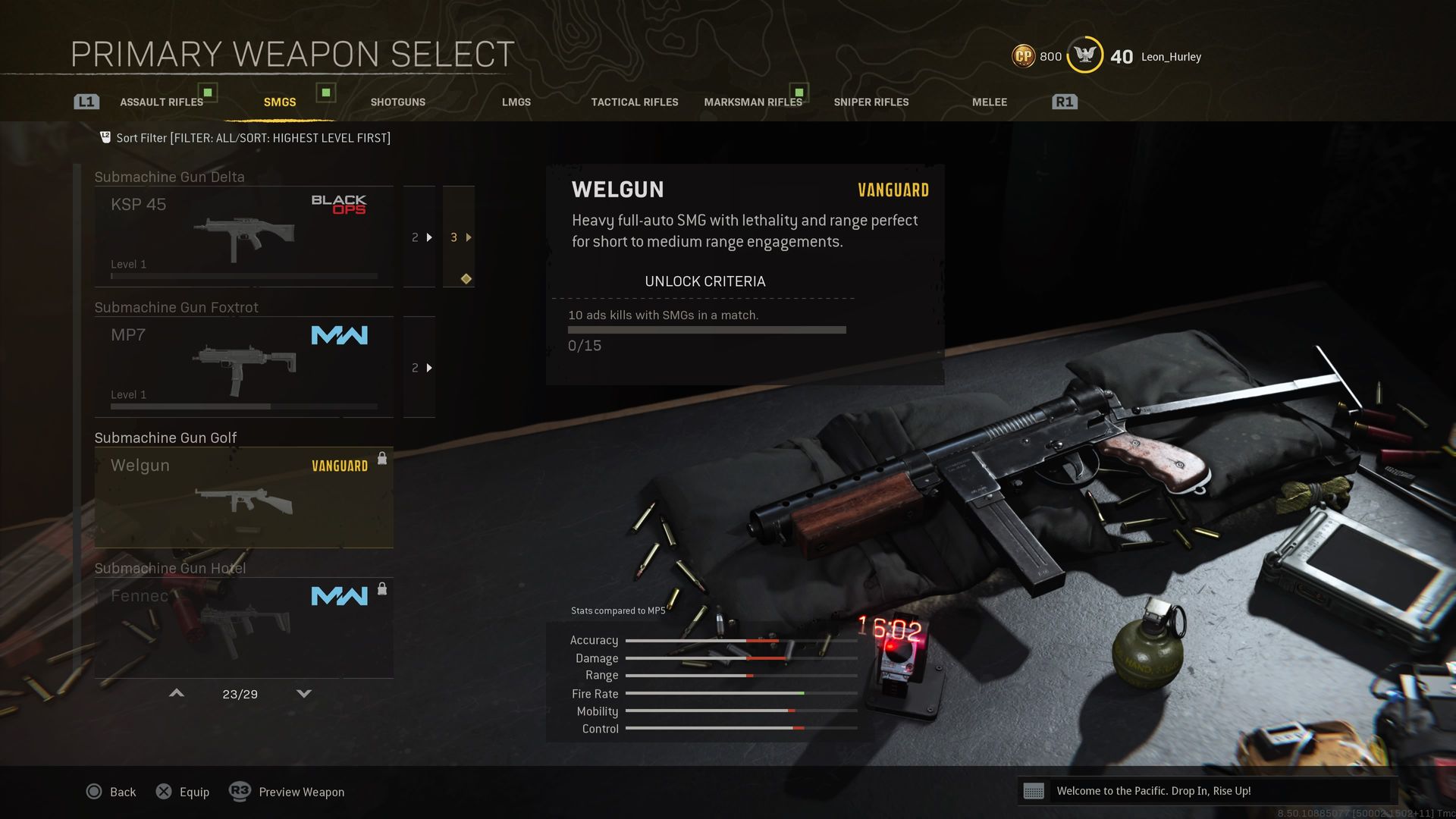Click Back to leave weapon select
Screen dimensions: 1456x819
point(112,791)
